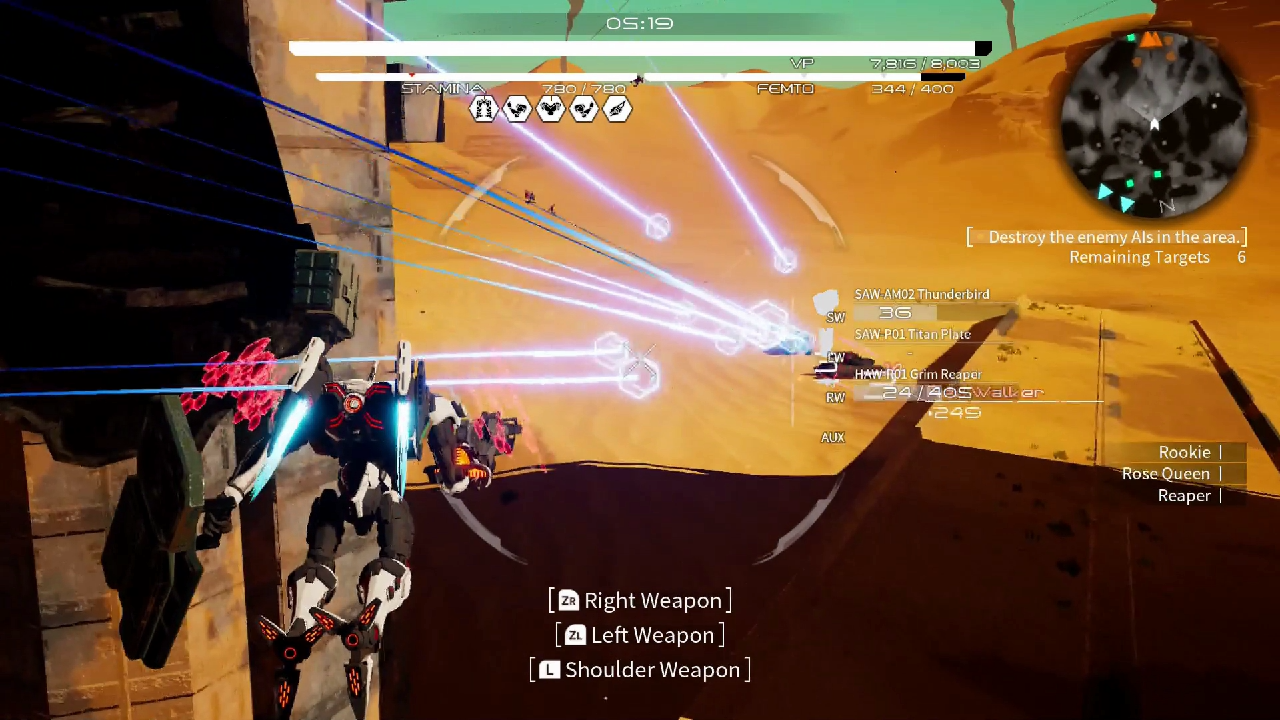Select the HAW-R01 Grim Reaper weapon entry
Screen dimensions: 1280x720
pyautogui.click(x=917, y=374)
